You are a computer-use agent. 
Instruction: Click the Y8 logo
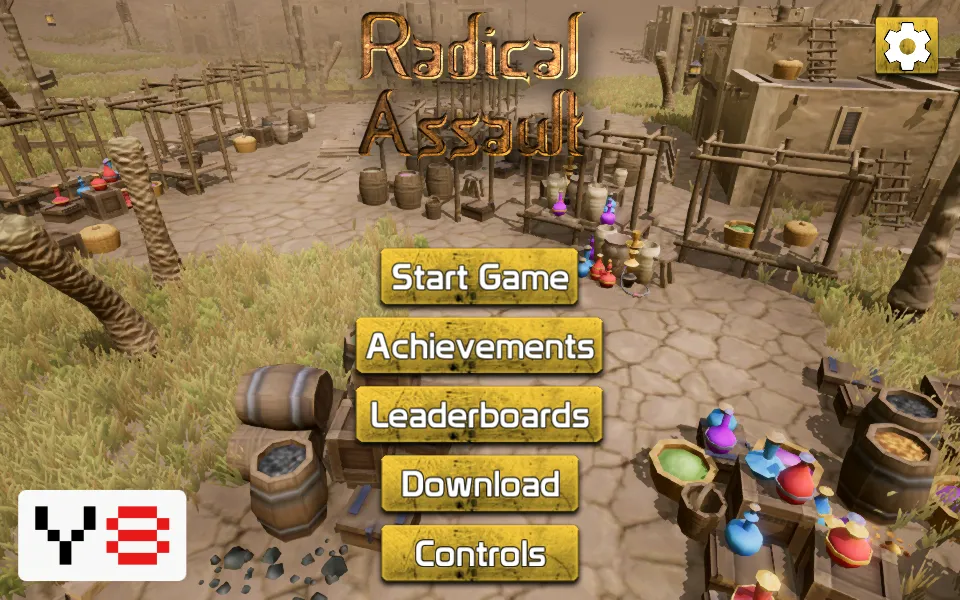102,535
